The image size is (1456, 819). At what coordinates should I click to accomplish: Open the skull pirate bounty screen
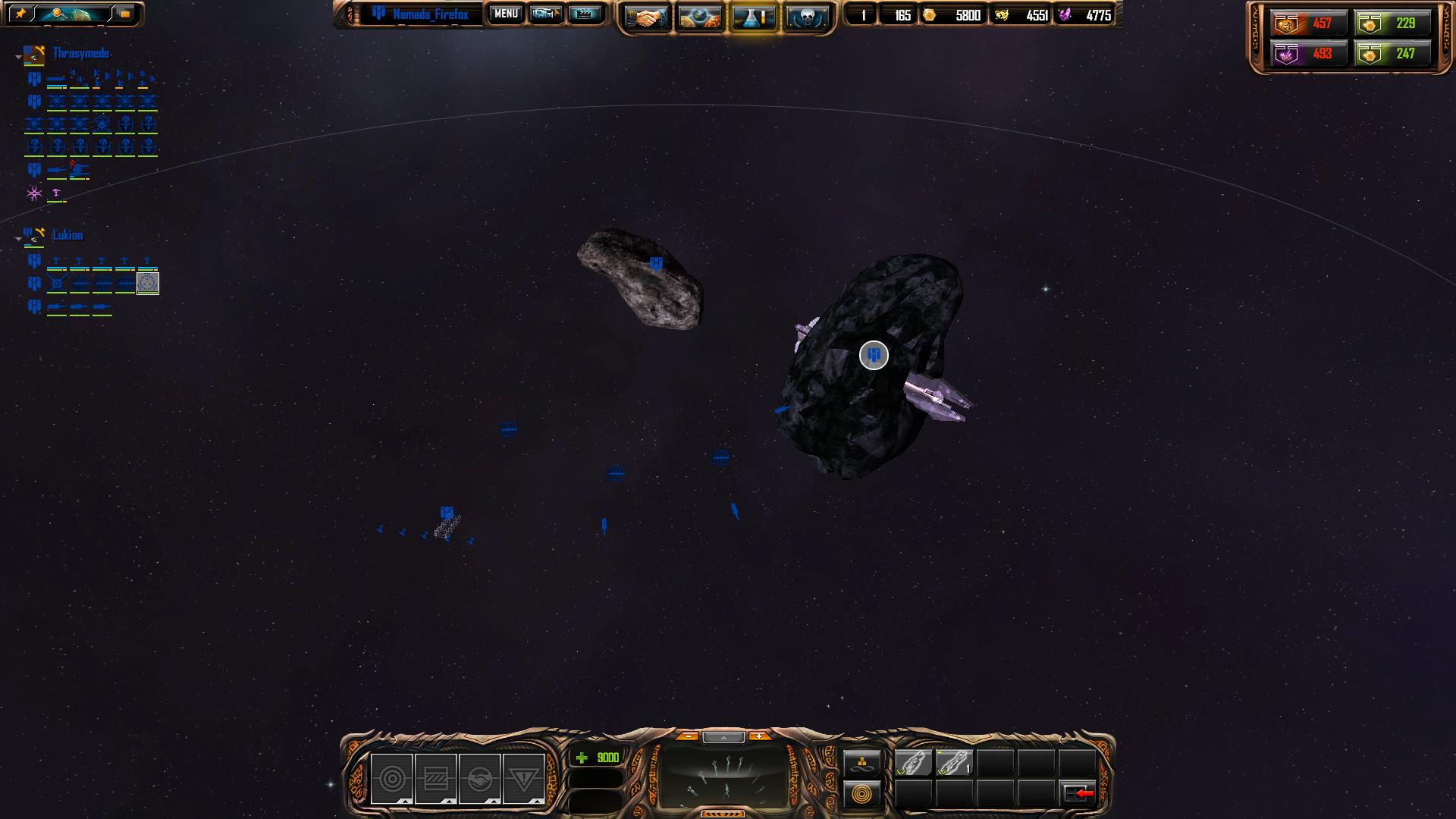click(x=806, y=17)
